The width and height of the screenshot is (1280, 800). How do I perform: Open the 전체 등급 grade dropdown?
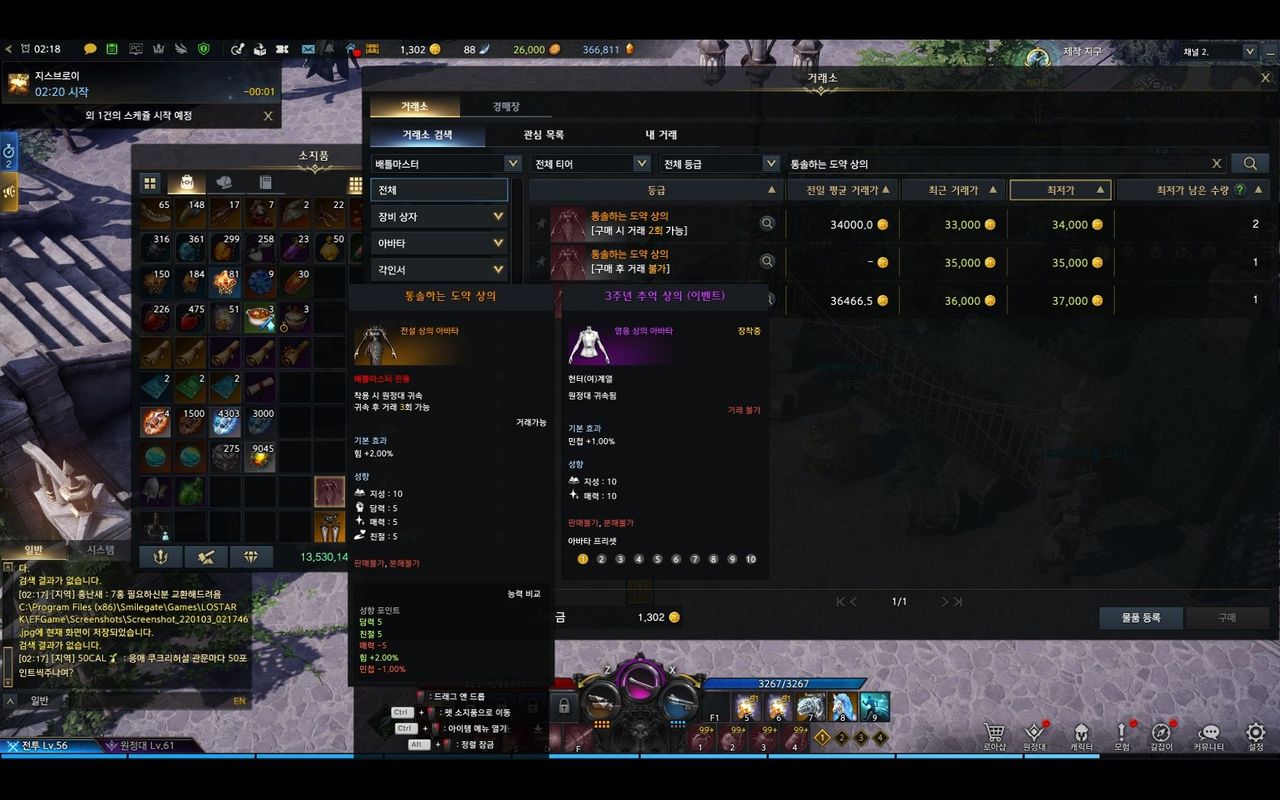point(721,163)
